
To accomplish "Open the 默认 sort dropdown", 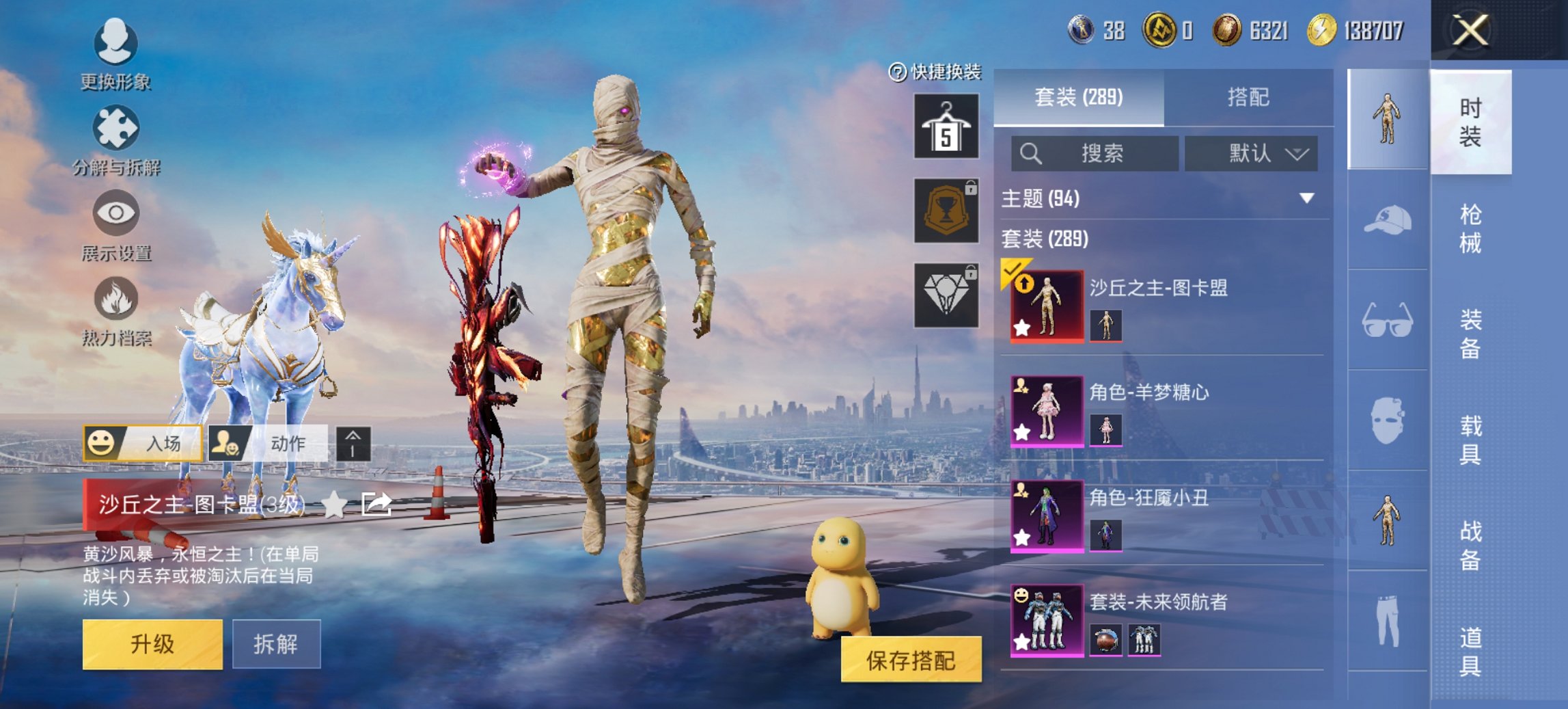I will tap(1252, 153).
